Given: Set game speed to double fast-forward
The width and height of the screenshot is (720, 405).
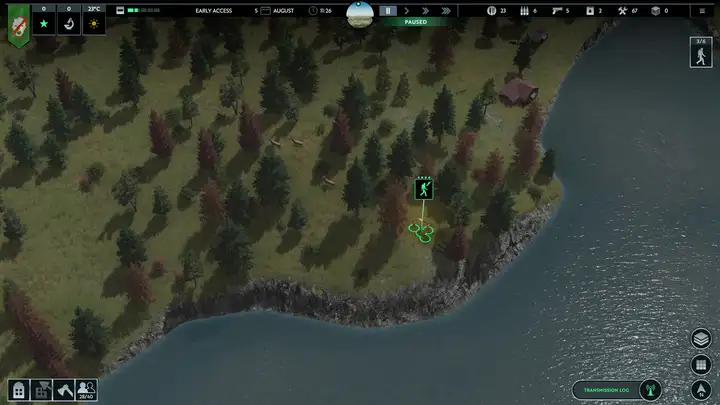Looking at the screenshot, I should coord(427,10).
